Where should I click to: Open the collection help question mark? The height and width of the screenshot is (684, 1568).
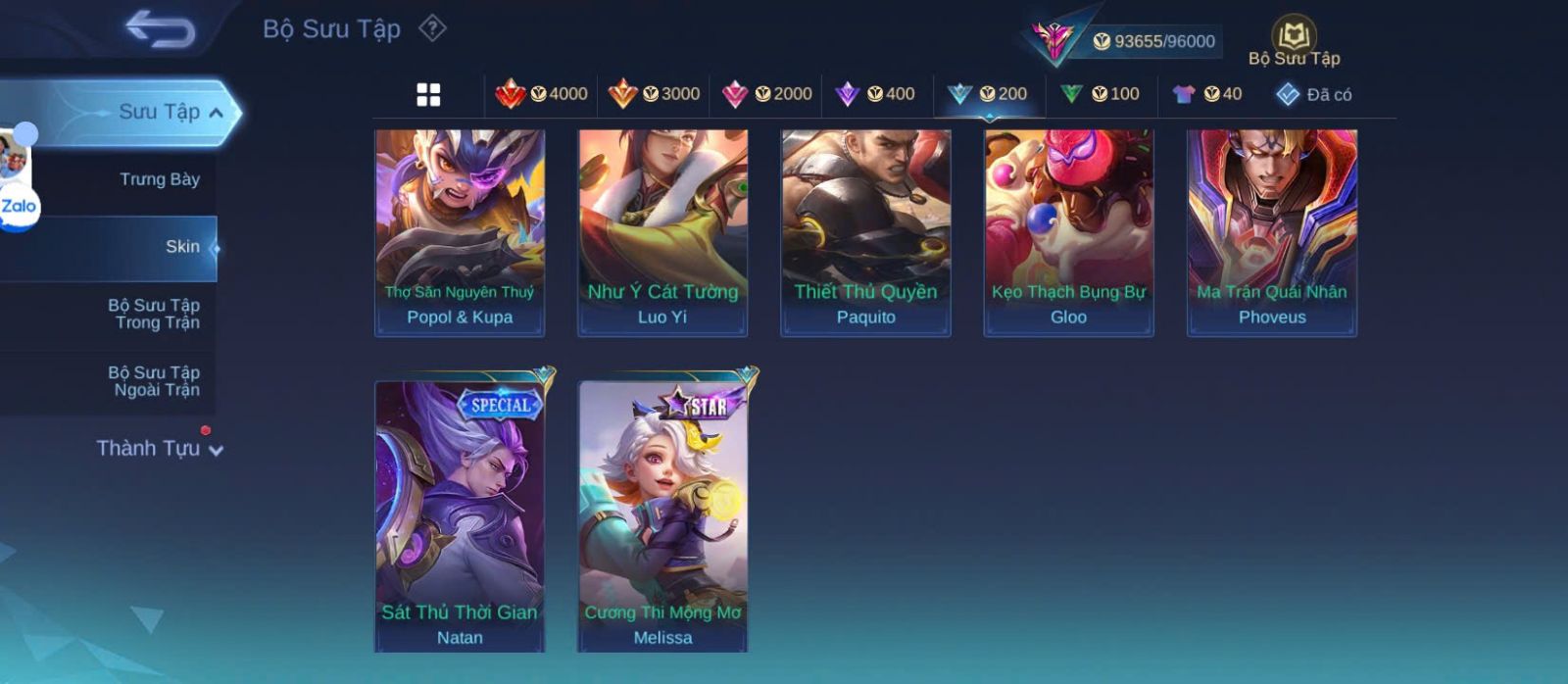(432, 28)
